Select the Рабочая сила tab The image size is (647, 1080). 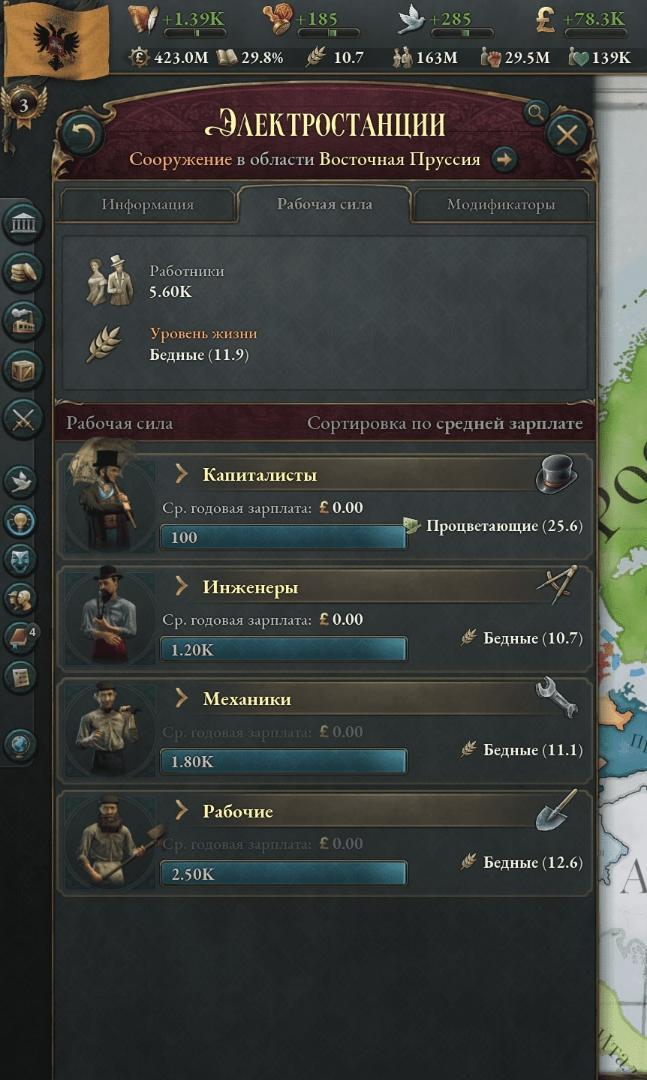point(324,204)
